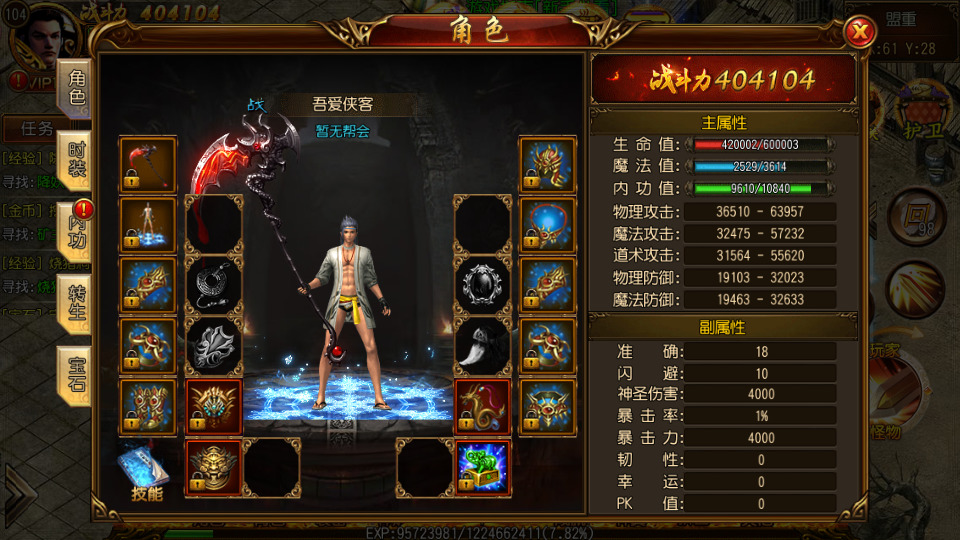This screenshot has width=960, height=540.
Task: Choose the white fang horn slot
Action: pos(483,345)
